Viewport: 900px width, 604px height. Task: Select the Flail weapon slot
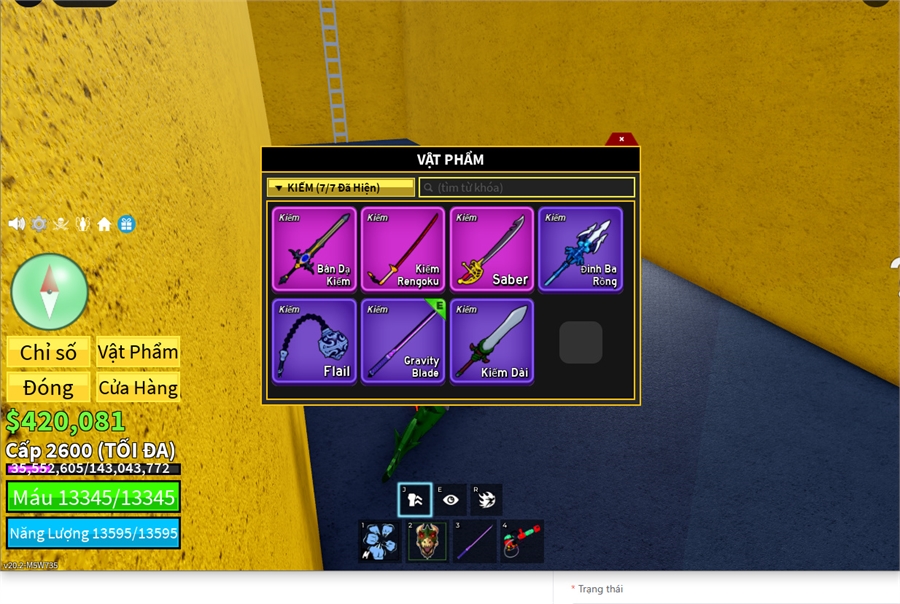point(314,341)
